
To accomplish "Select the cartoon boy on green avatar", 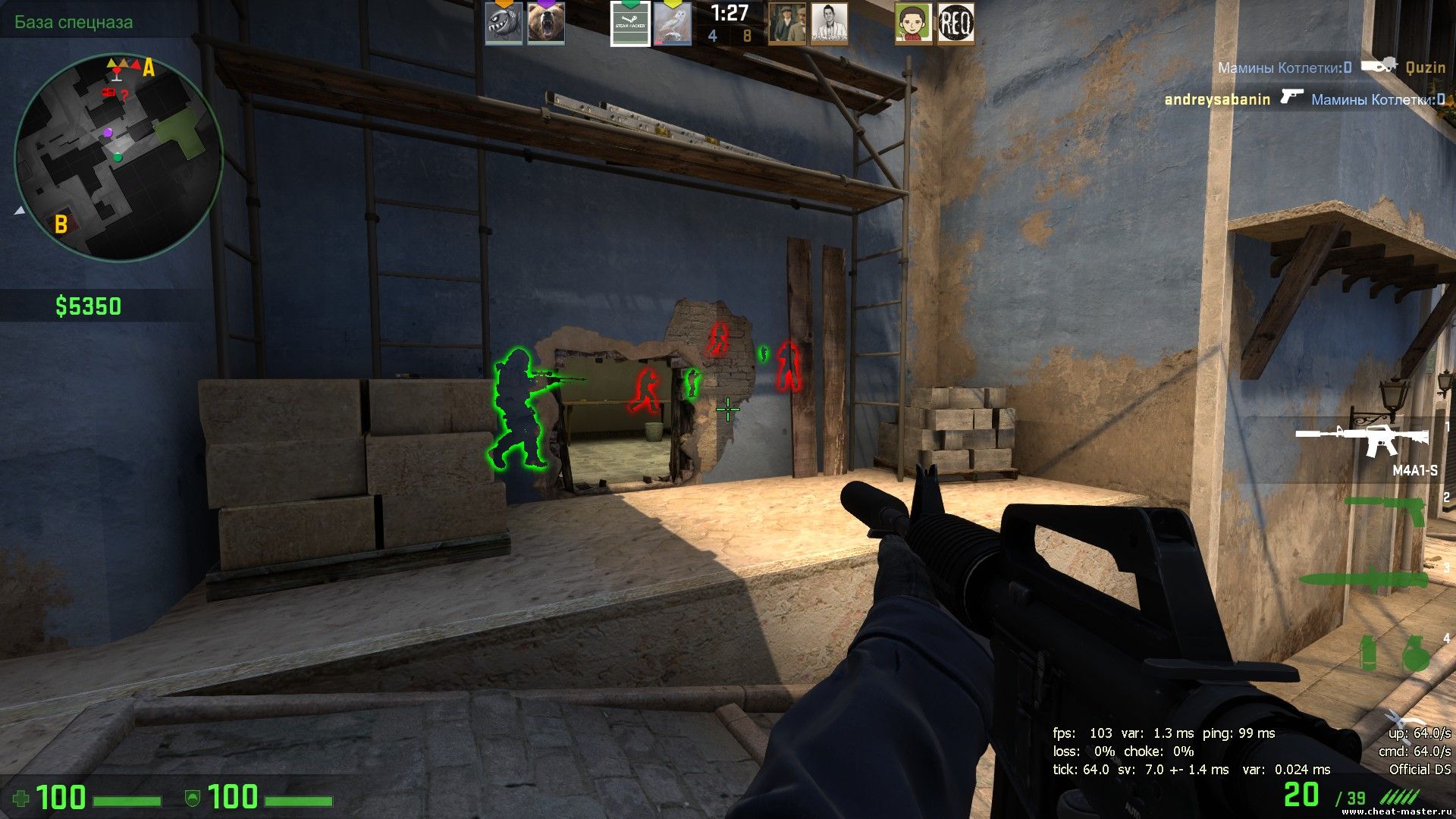I will click(913, 24).
